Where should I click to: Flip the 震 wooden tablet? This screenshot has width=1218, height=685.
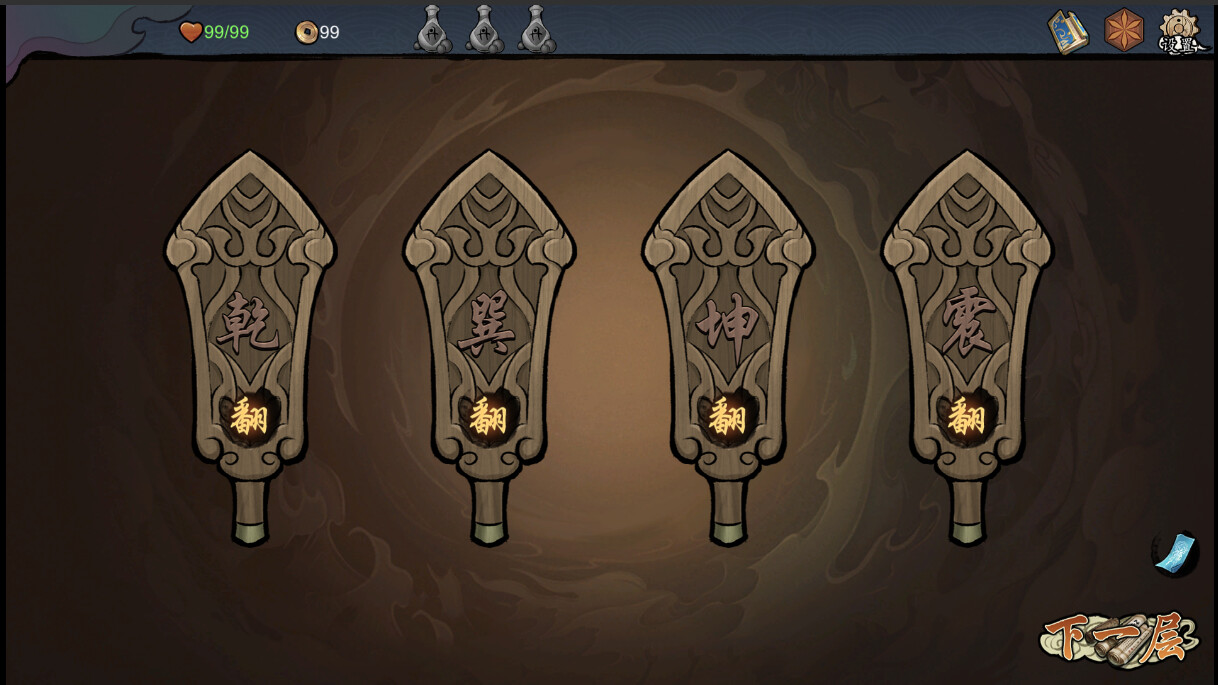pos(966,416)
